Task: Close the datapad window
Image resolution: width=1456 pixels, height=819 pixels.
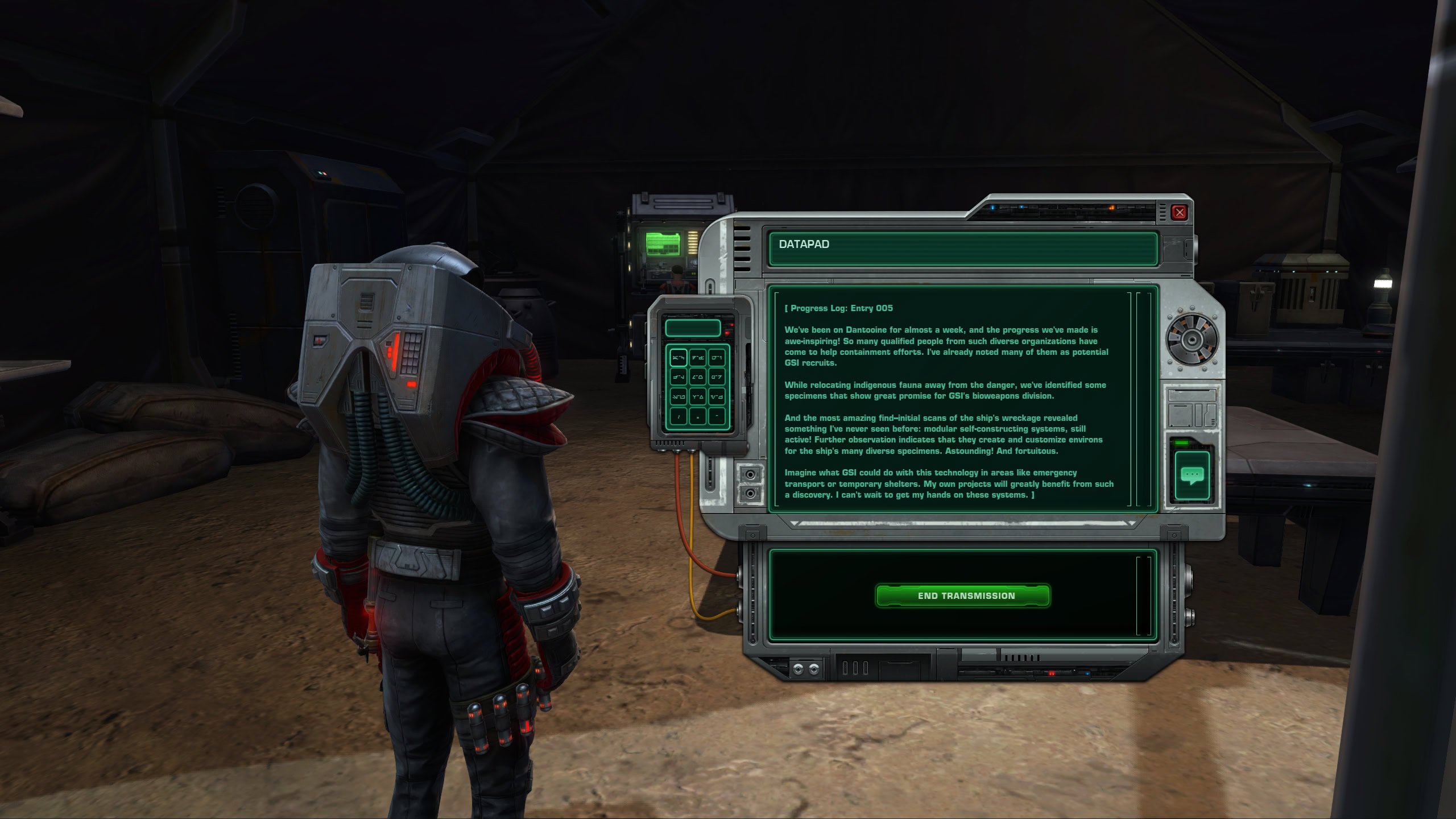Action: 1179,213
